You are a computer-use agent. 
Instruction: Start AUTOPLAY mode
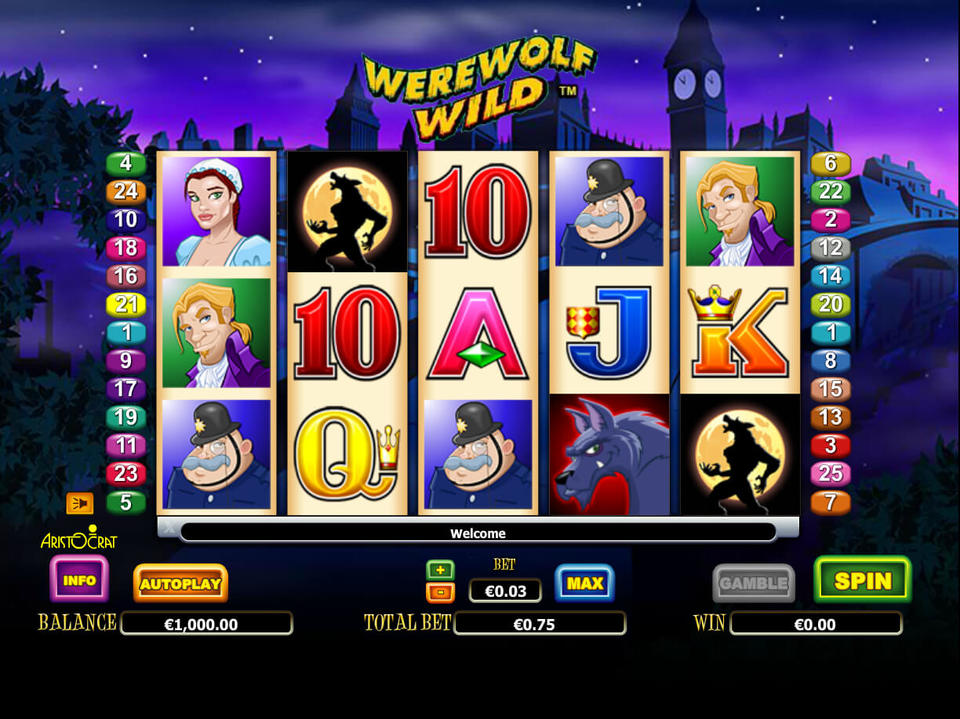[180, 583]
